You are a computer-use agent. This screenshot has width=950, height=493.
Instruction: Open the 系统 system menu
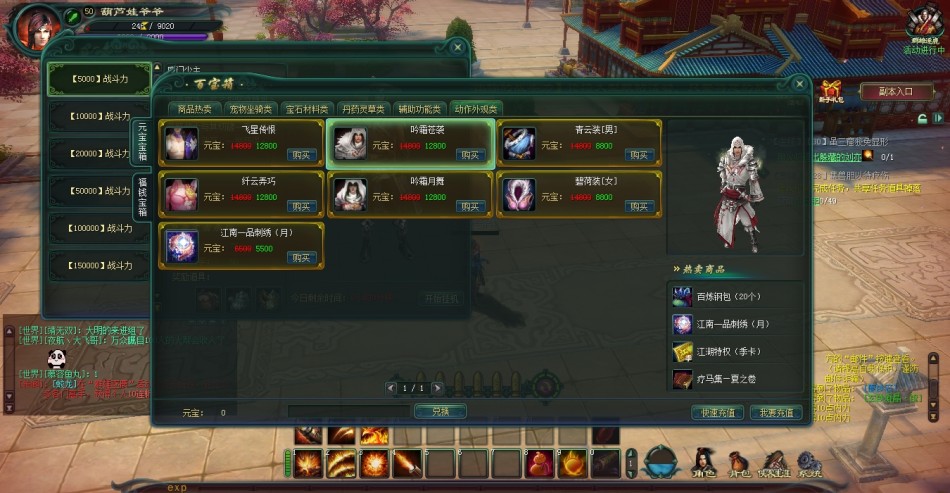[808, 465]
